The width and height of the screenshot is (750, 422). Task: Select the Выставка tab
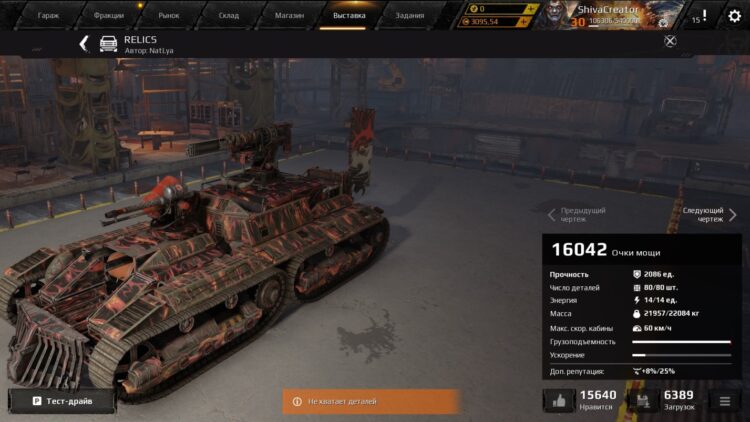coord(349,15)
